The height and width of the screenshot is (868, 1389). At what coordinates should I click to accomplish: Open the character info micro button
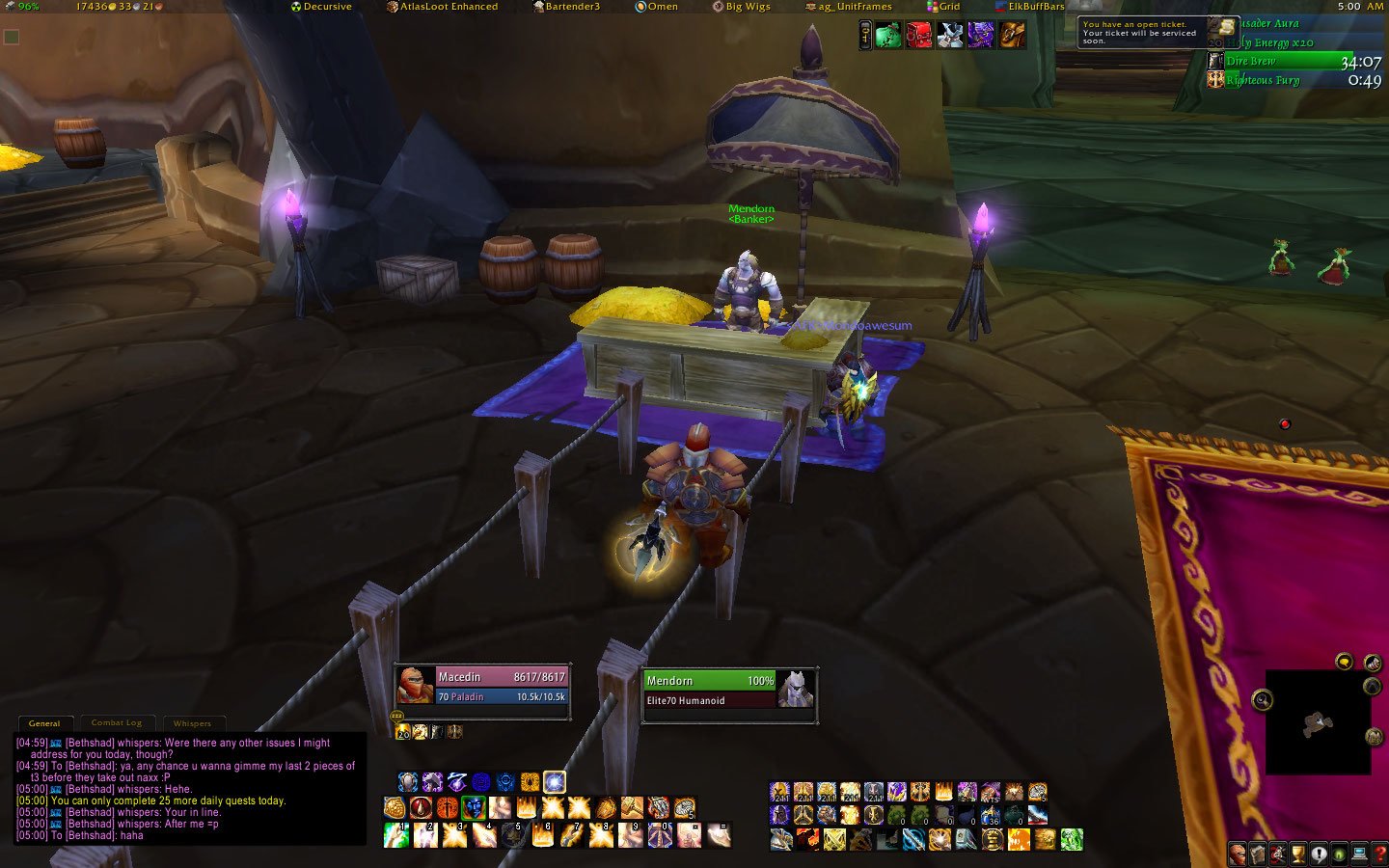[x=1238, y=854]
